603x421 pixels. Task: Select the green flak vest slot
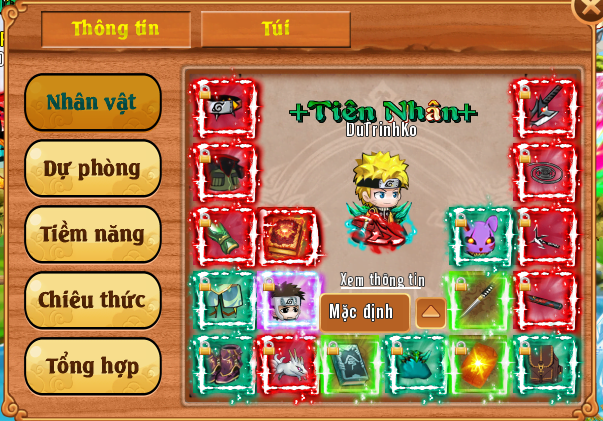(223, 171)
